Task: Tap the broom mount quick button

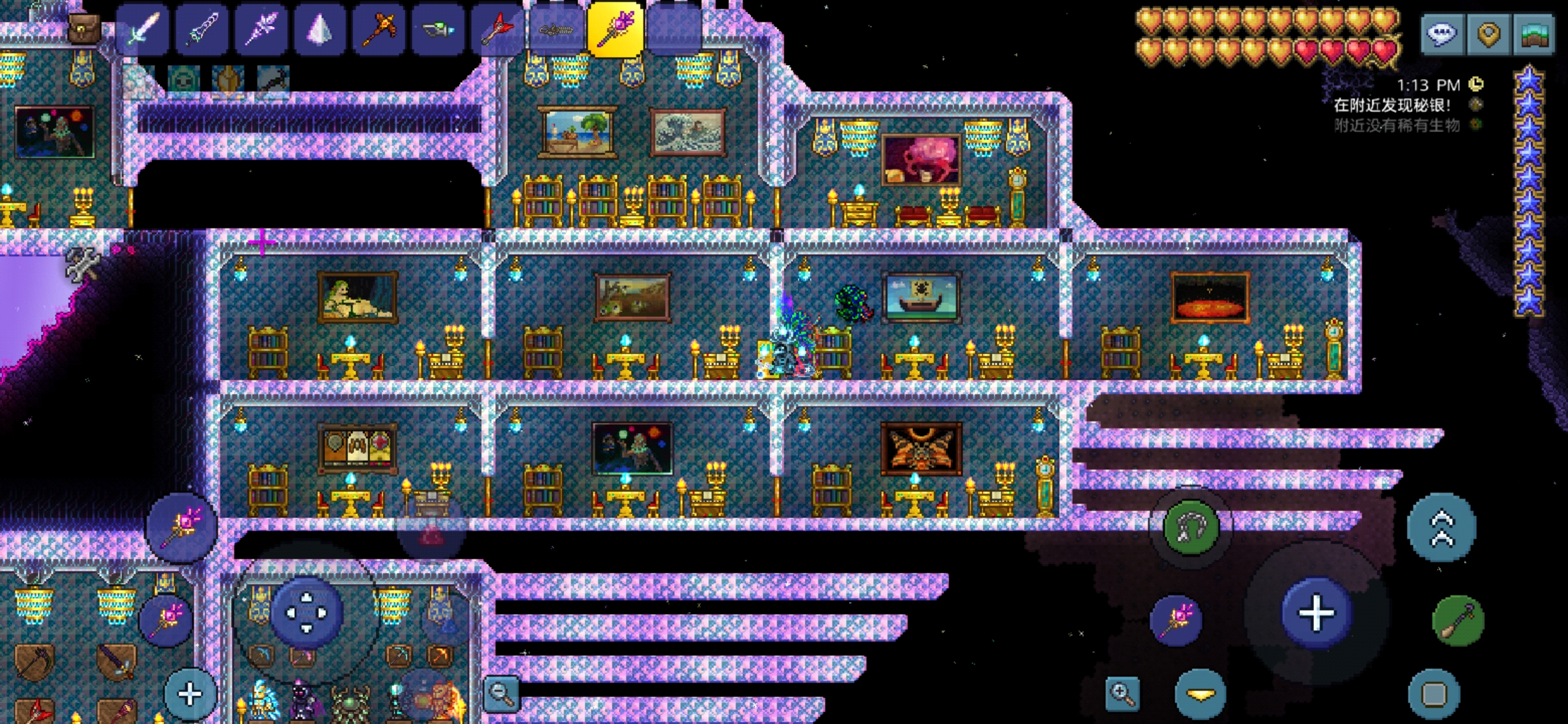Action: click(x=1457, y=620)
